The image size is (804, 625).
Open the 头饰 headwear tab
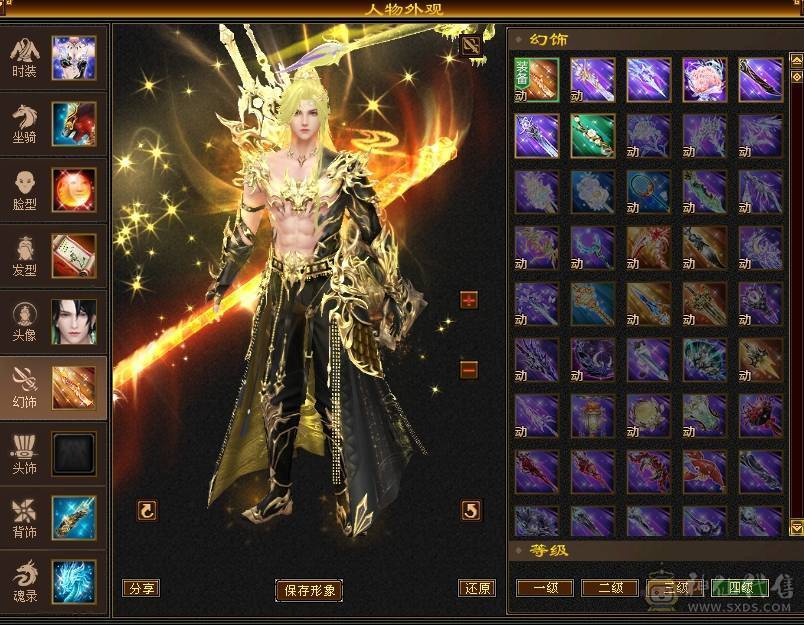pyautogui.click(x=53, y=454)
